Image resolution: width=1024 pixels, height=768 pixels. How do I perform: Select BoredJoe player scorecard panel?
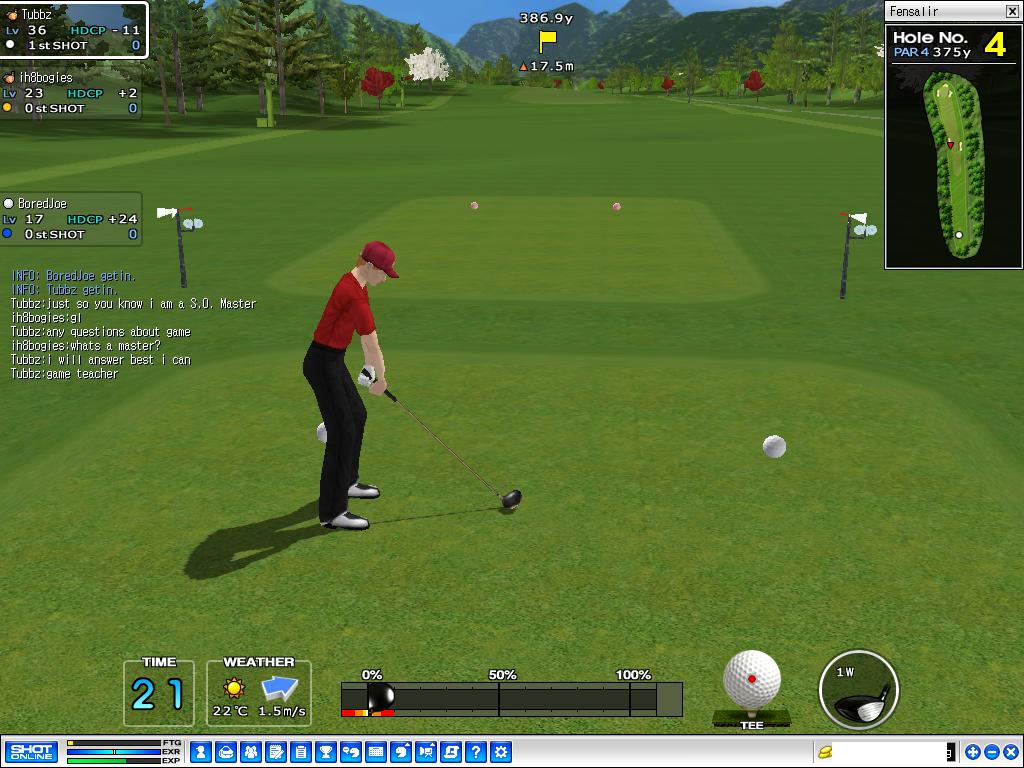(x=70, y=219)
